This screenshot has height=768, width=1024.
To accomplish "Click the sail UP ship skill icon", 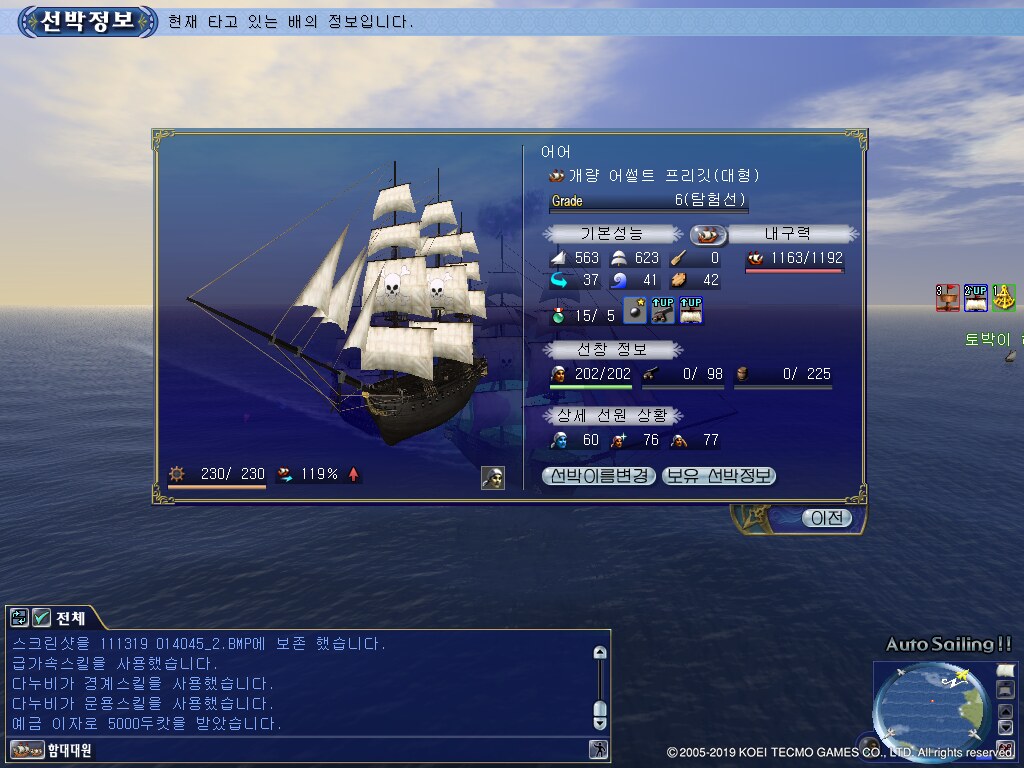I will tap(690, 311).
